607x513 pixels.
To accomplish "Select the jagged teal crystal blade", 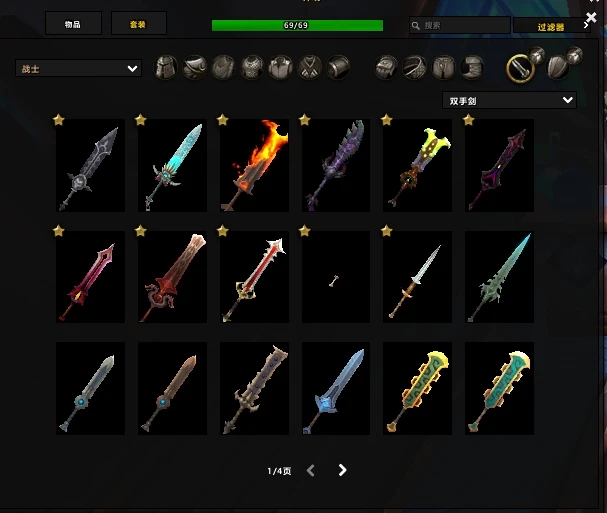I will 500,277.
